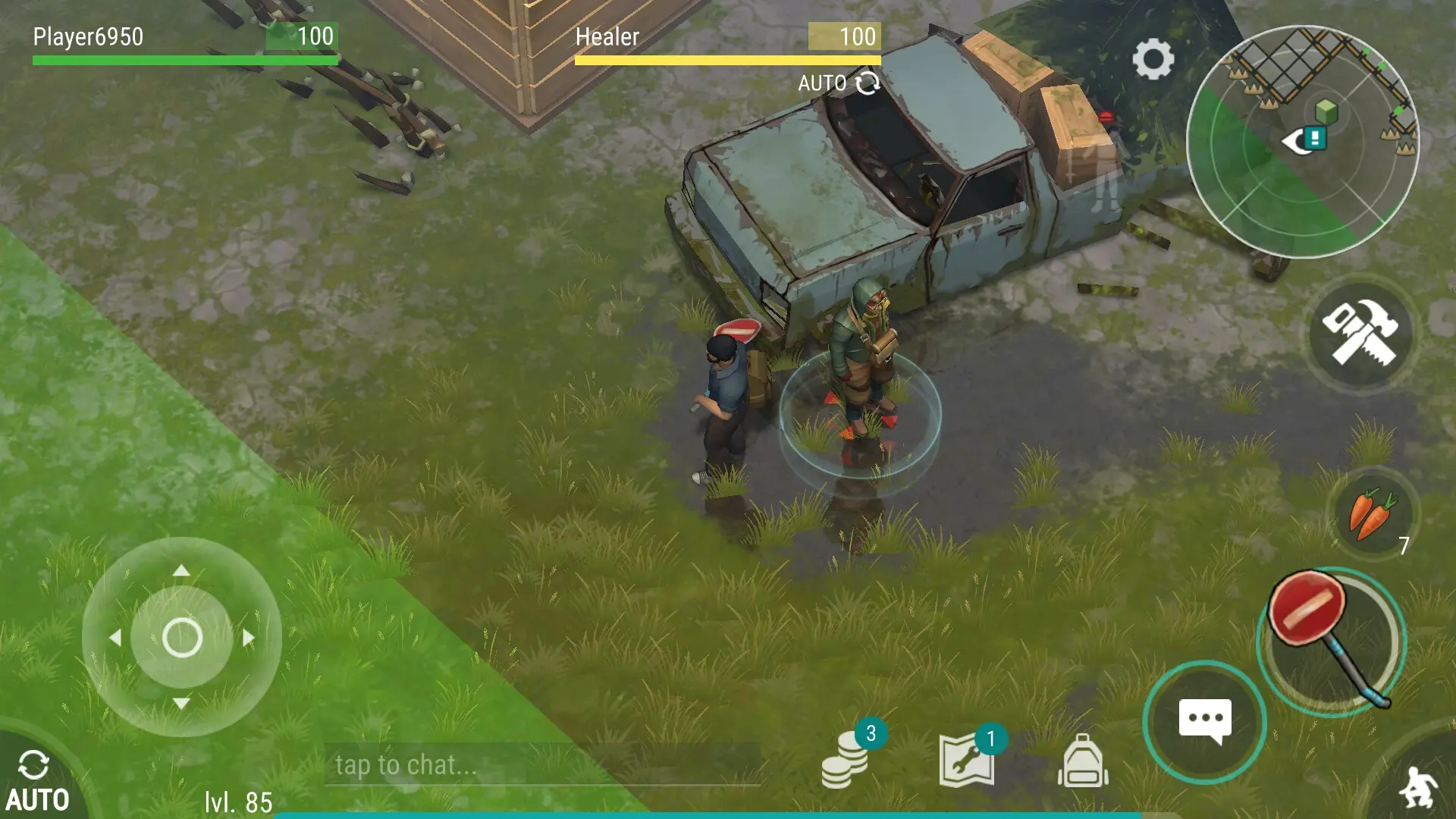Image resolution: width=1456 pixels, height=819 pixels.
Task: Tap the joystick's up arrow
Action: click(181, 570)
